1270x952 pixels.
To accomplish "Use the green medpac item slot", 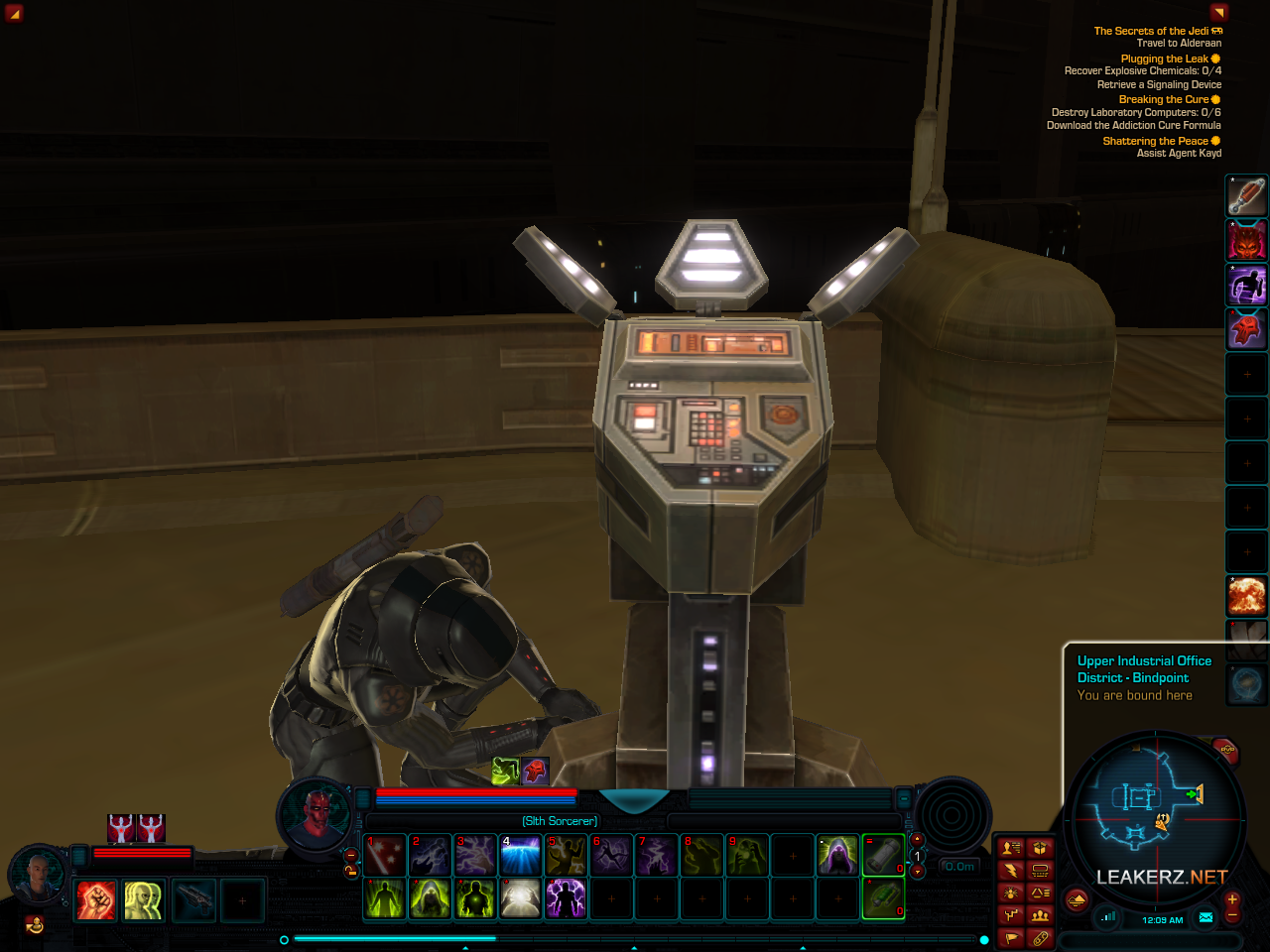I will click(x=883, y=899).
